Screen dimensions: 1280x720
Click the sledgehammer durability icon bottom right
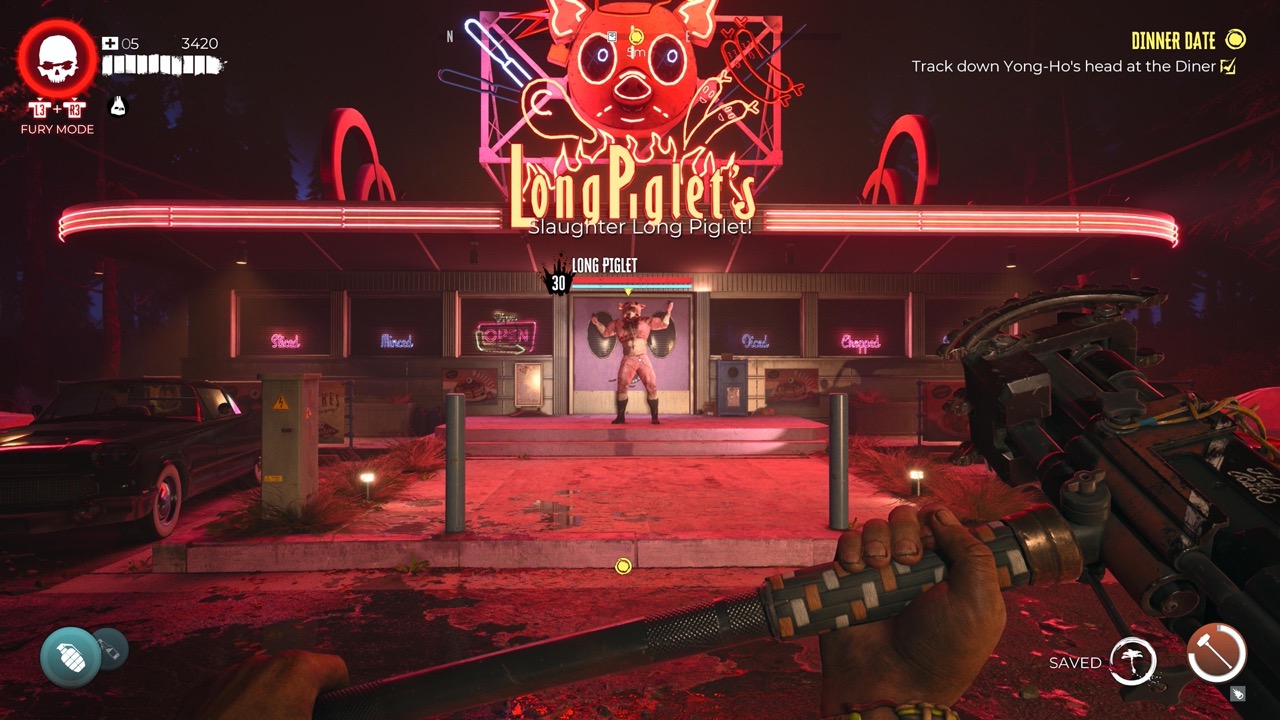(x=1216, y=655)
